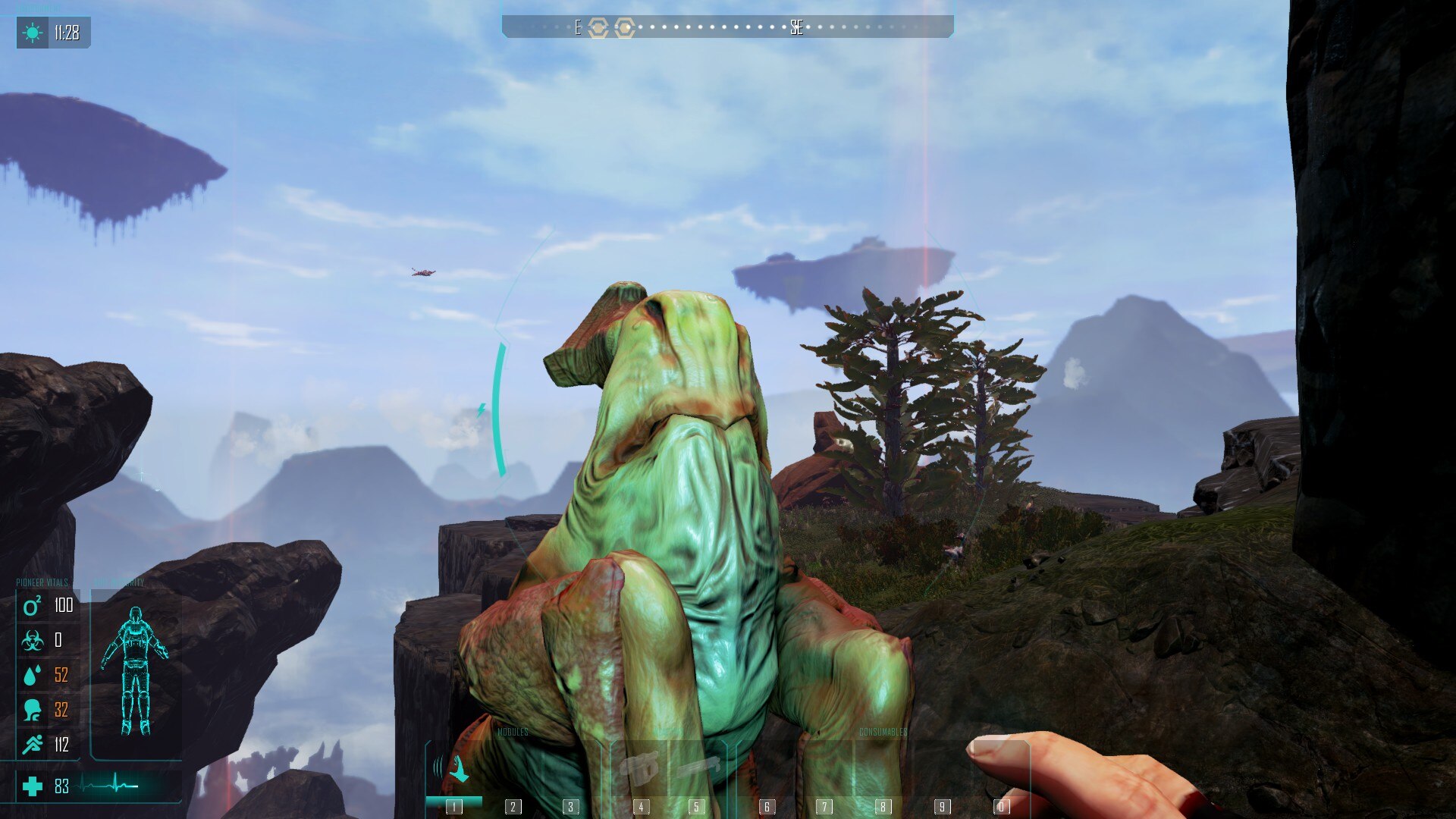
Task: Equip the pistol in hotbar slot 4
Action: (x=639, y=770)
